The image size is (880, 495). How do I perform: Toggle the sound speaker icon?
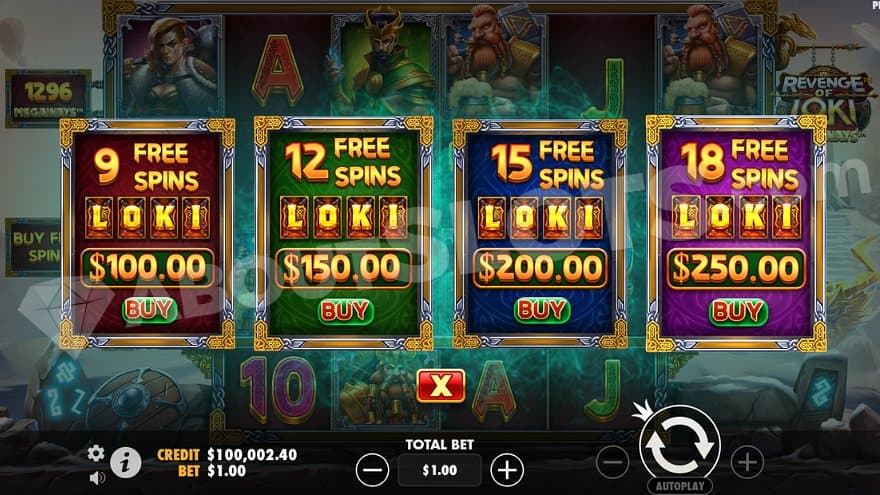point(97,477)
